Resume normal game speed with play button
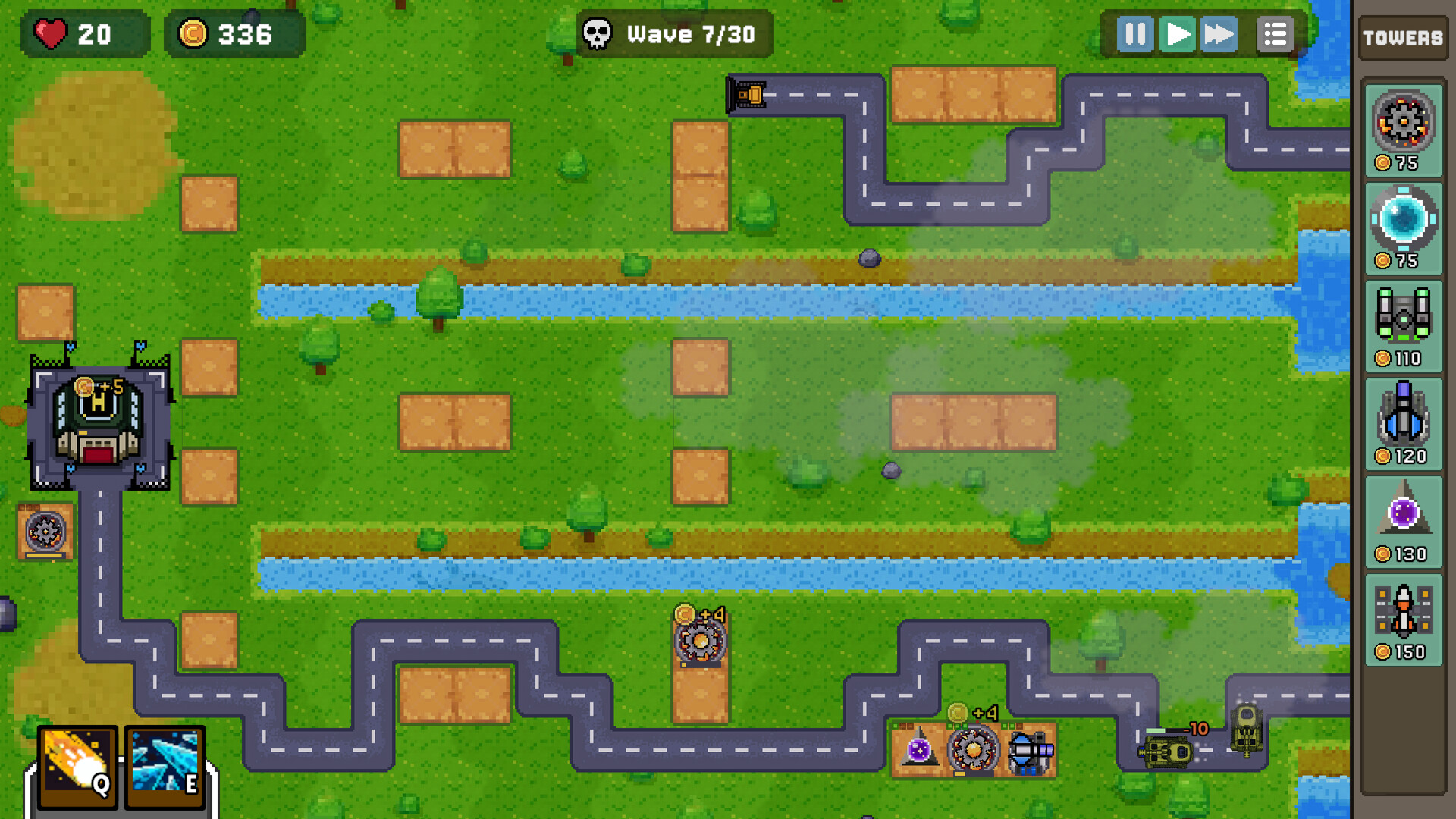 pyautogui.click(x=1176, y=33)
